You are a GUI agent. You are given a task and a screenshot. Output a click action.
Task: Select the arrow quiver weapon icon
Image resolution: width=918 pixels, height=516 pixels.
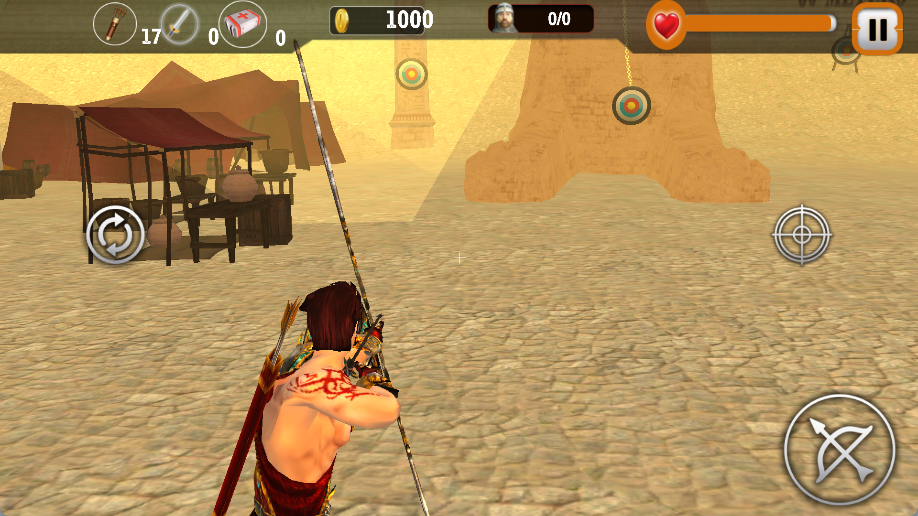point(115,24)
